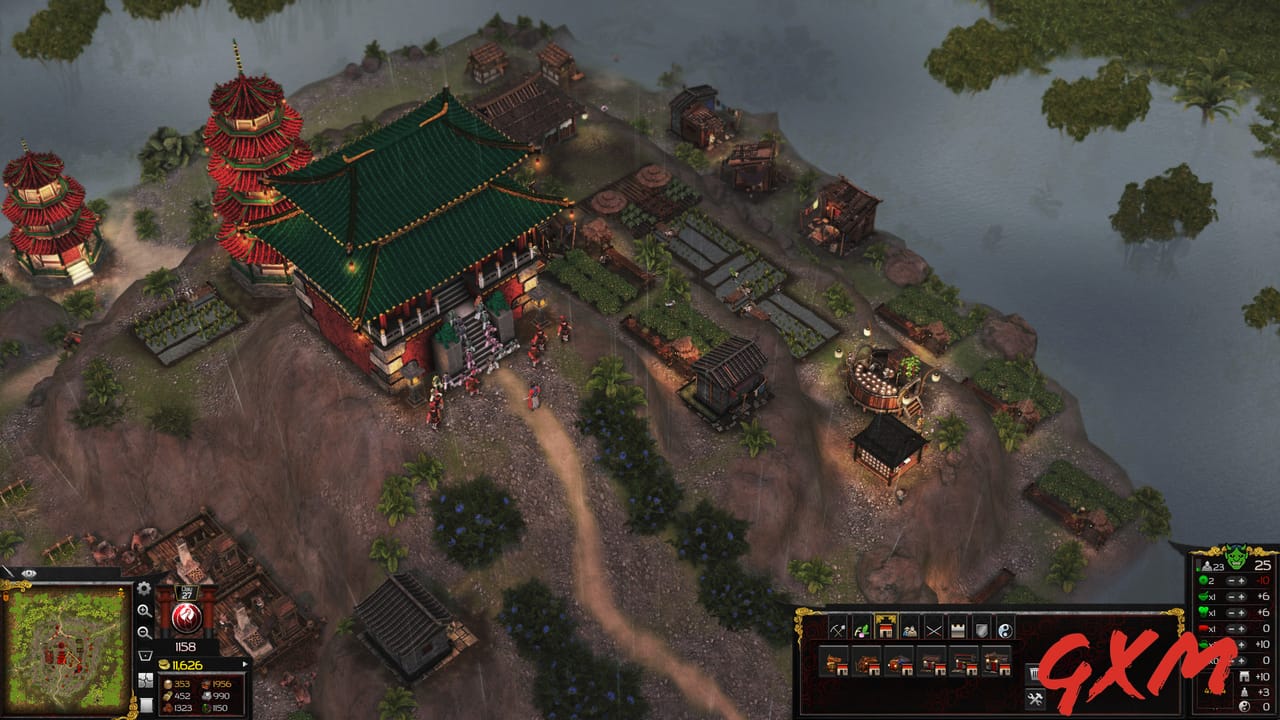Toggle the sword icon above the minimap
Image resolution: width=1280 pixels, height=720 pixels.
pos(8,571)
